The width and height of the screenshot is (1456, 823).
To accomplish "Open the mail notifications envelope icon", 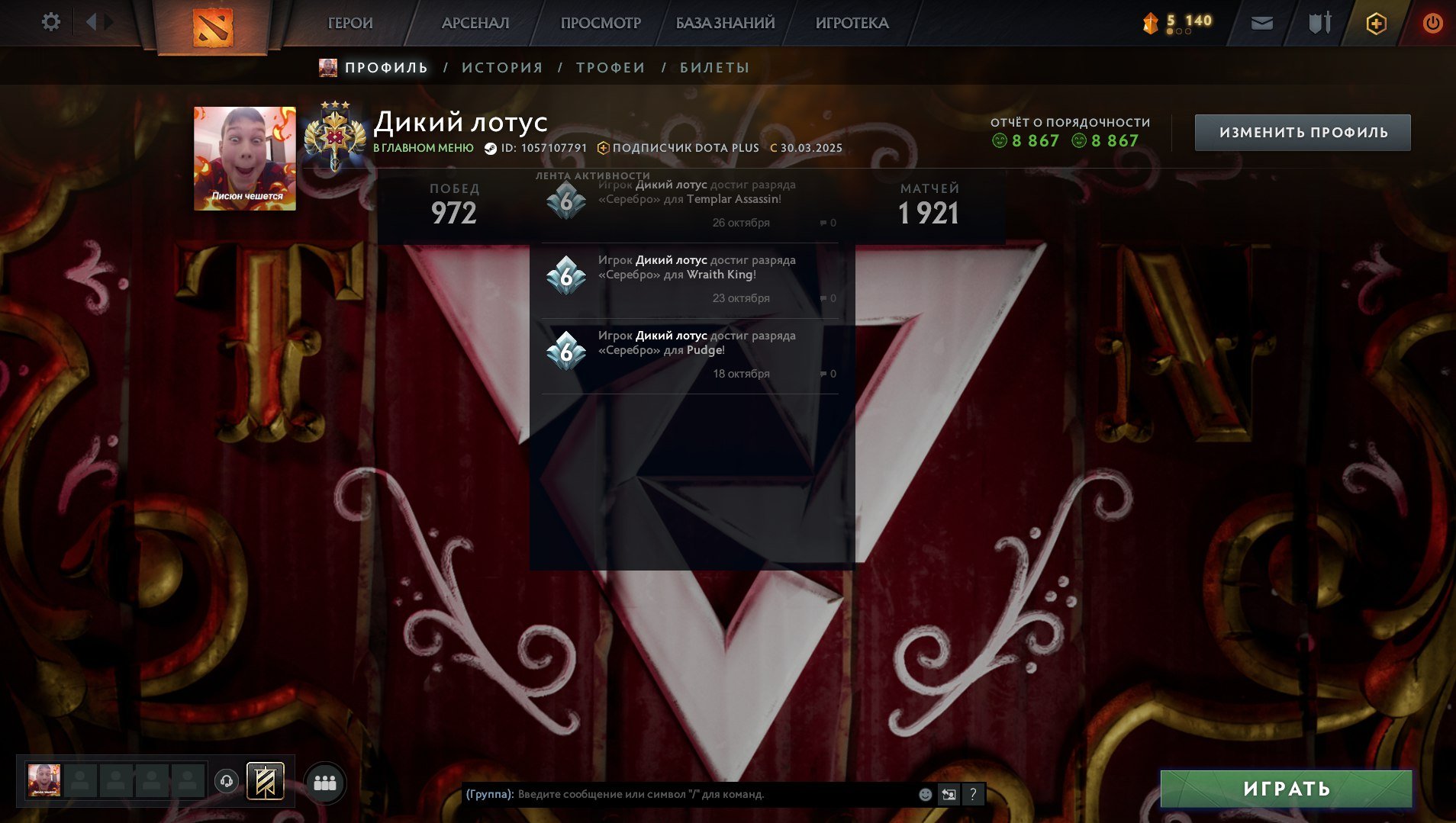I will [1261, 22].
